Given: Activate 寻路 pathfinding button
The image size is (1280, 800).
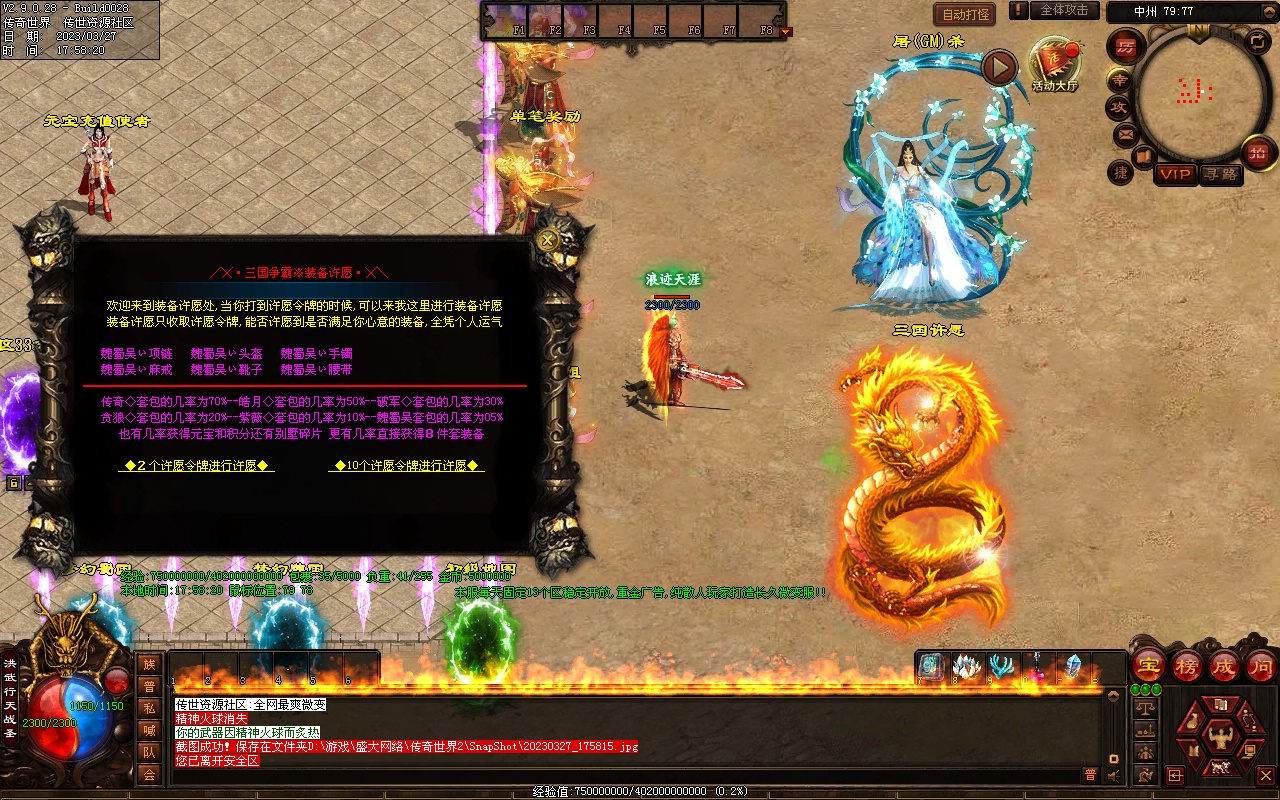Looking at the screenshot, I should [x=1220, y=174].
